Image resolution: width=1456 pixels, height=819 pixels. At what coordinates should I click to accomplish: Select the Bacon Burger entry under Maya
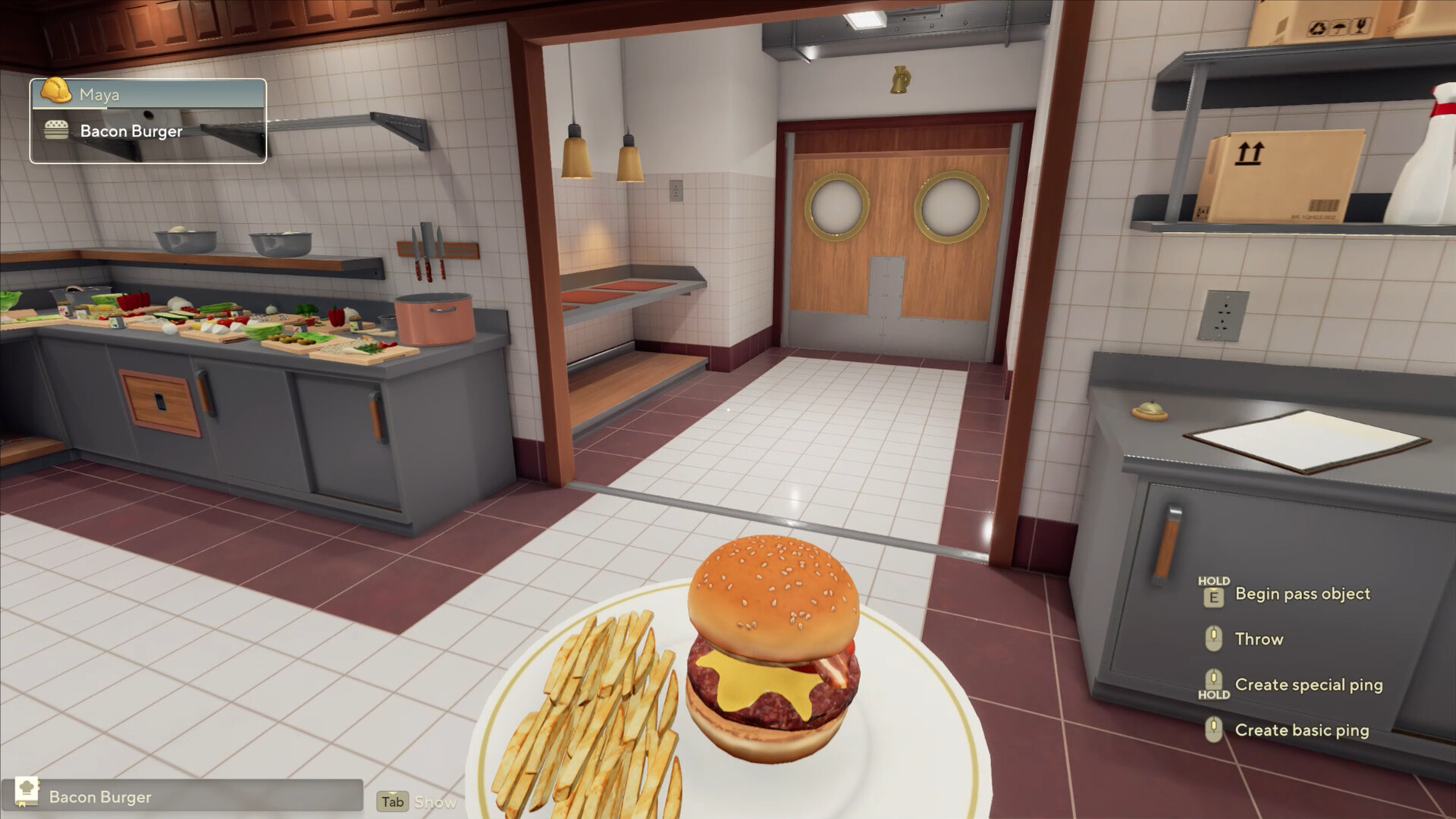point(132,131)
